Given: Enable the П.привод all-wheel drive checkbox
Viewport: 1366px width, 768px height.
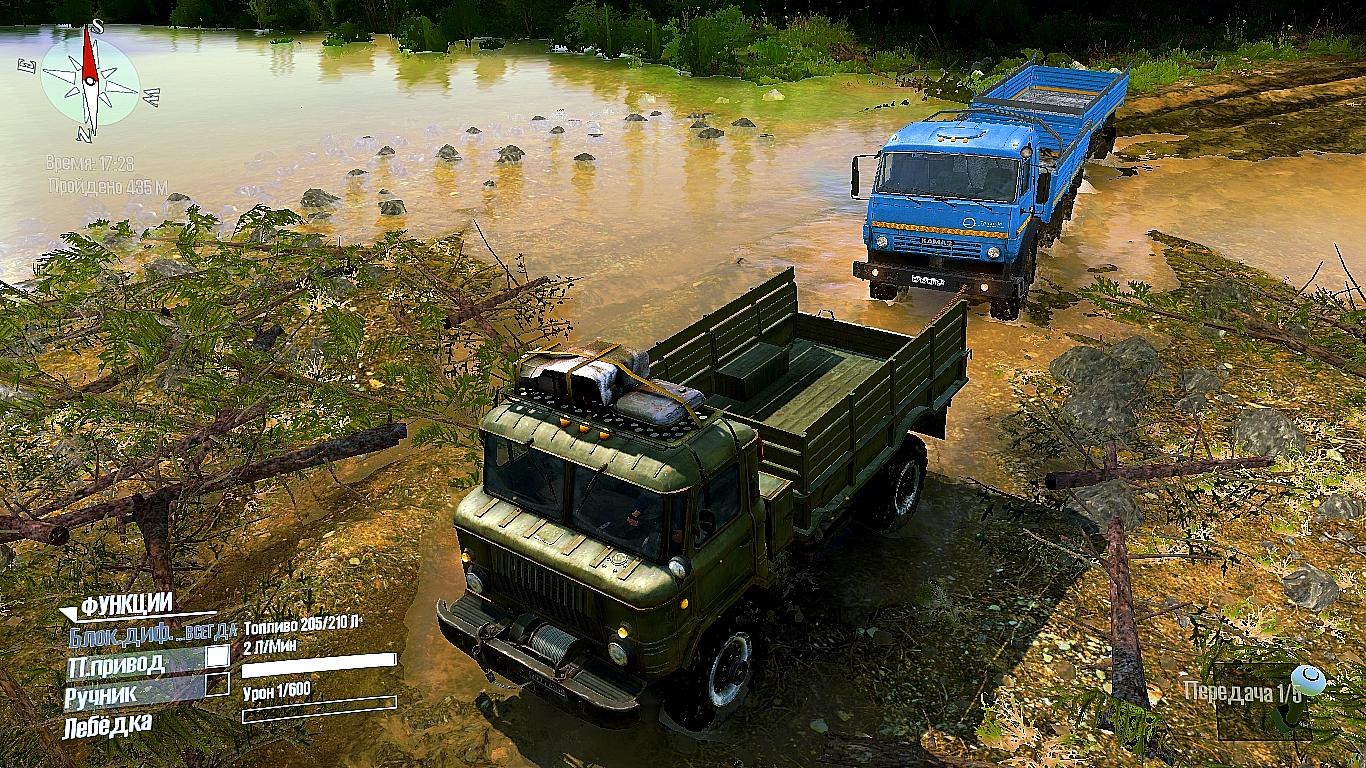Looking at the screenshot, I should coord(217,657).
